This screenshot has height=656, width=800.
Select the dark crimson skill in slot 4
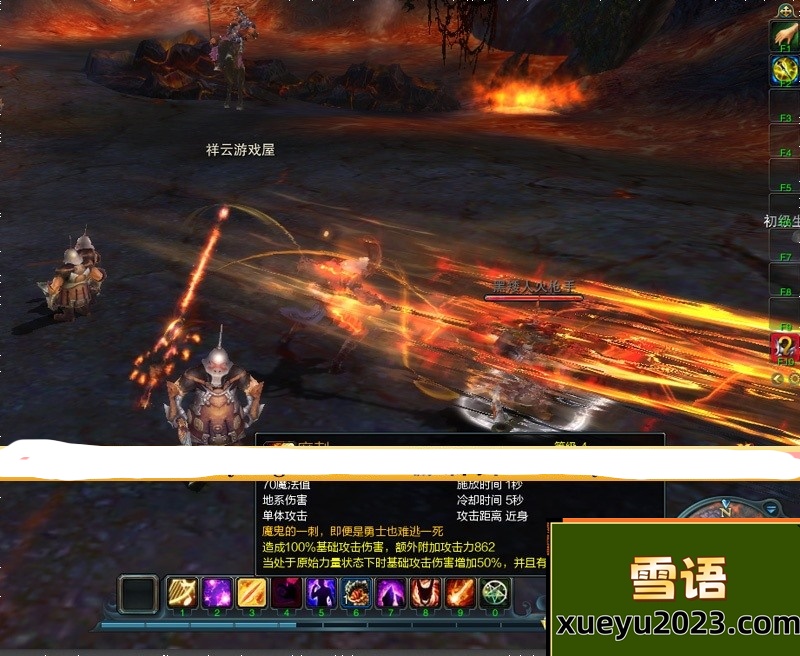pyautogui.click(x=286, y=594)
